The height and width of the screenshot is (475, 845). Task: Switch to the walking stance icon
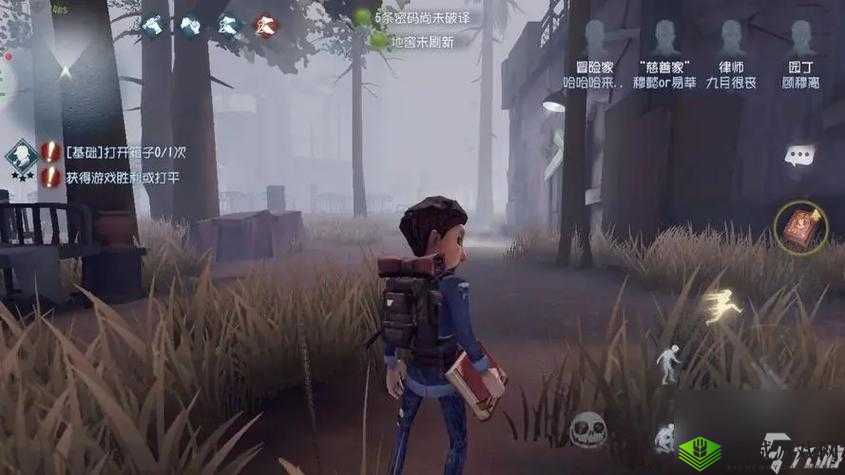[667, 361]
